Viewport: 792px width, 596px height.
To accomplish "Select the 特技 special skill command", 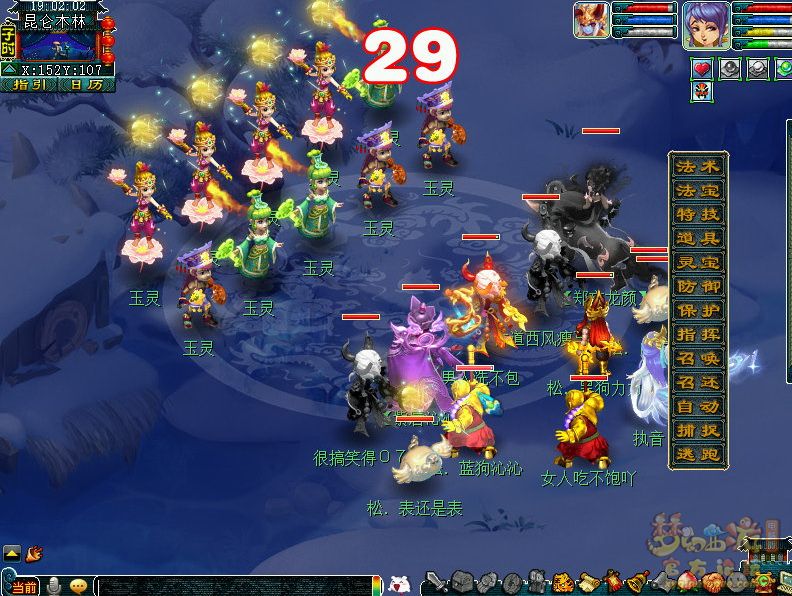I will coord(697,214).
